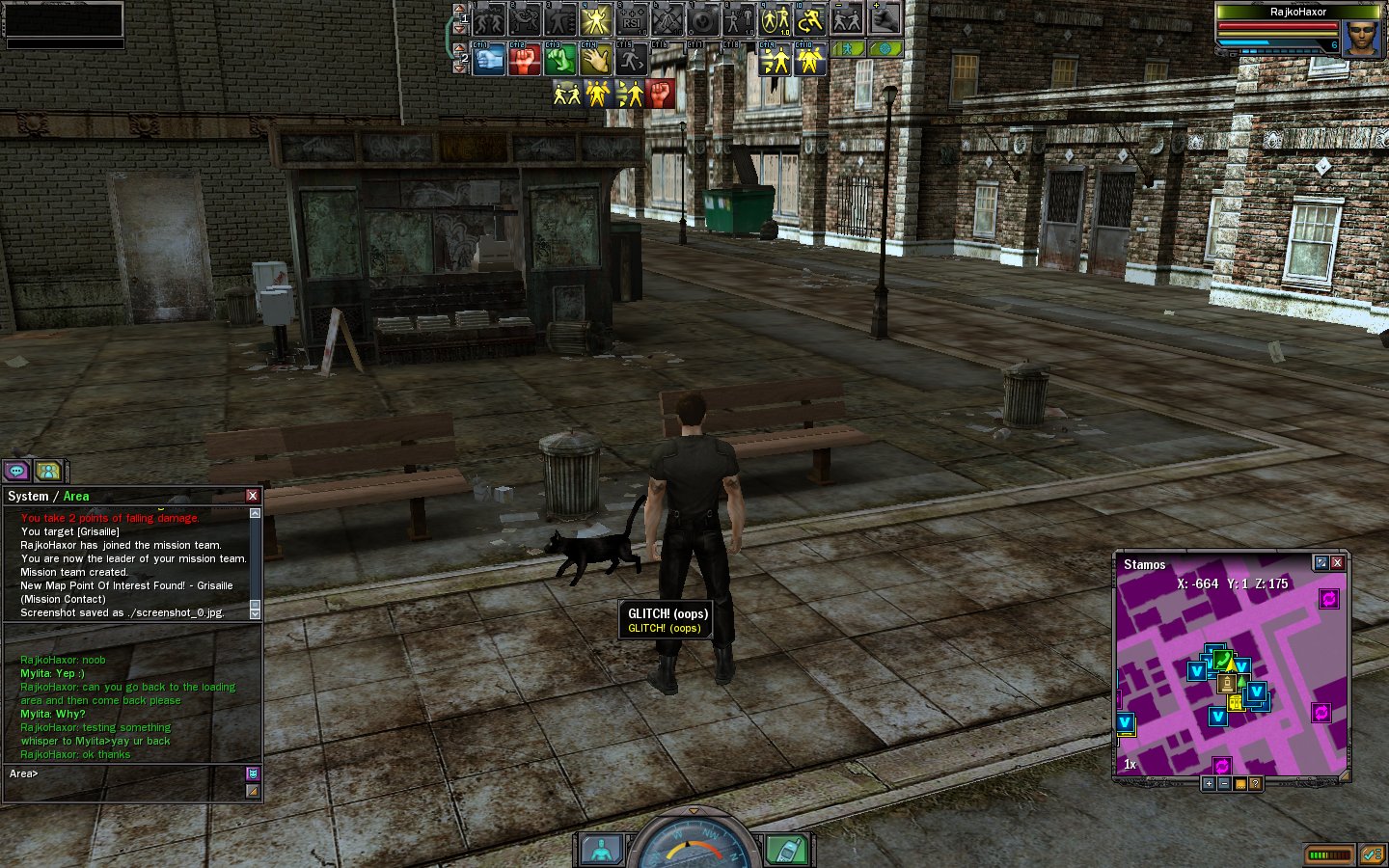Open the chat bubble tab
Screen dimensions: 1389x868
click(x=16, y=471)
